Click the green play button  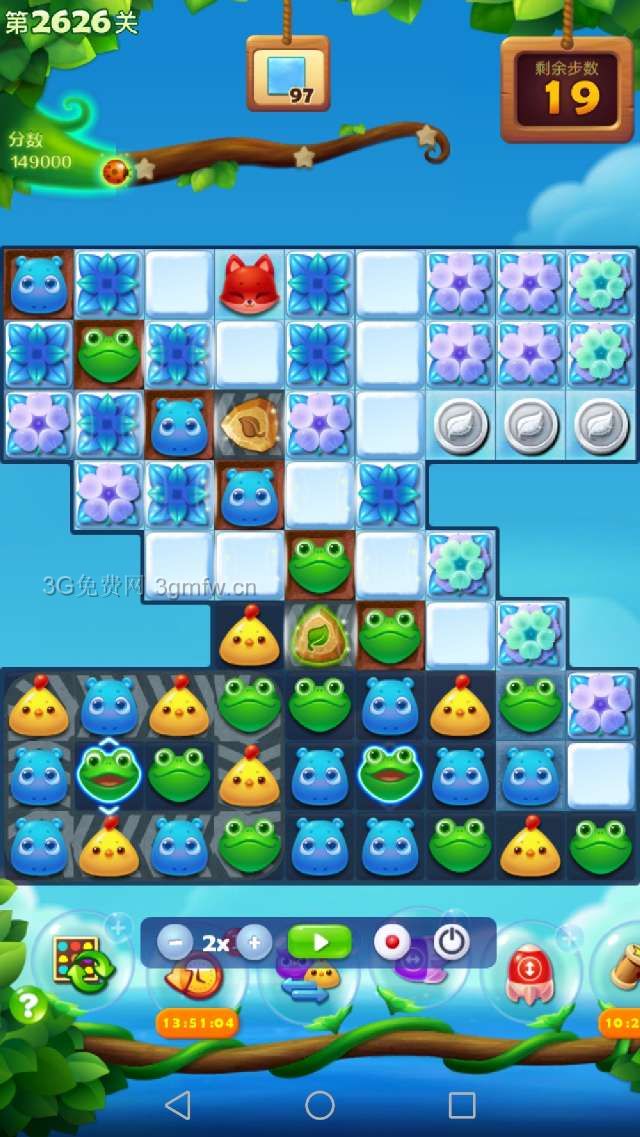[319, 942]
